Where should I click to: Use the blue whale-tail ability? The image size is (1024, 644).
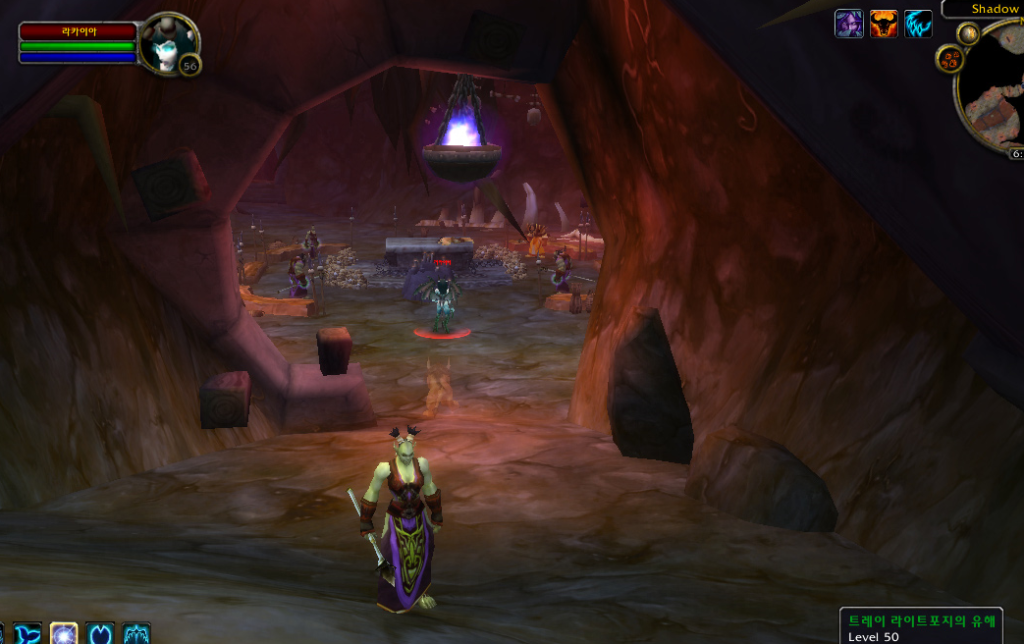pos(28,634)
